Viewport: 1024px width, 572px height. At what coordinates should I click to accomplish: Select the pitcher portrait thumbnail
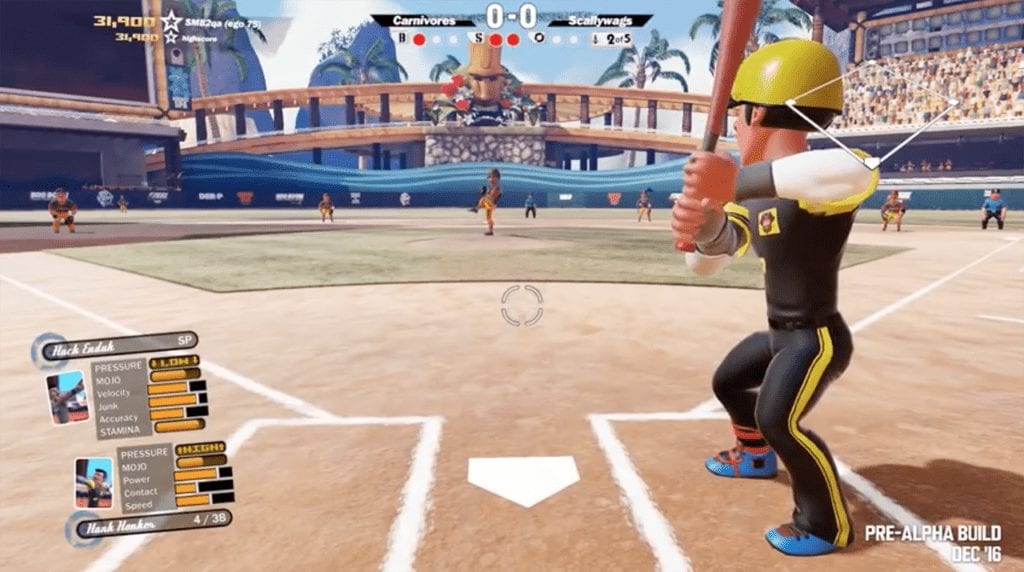point(67,397)
